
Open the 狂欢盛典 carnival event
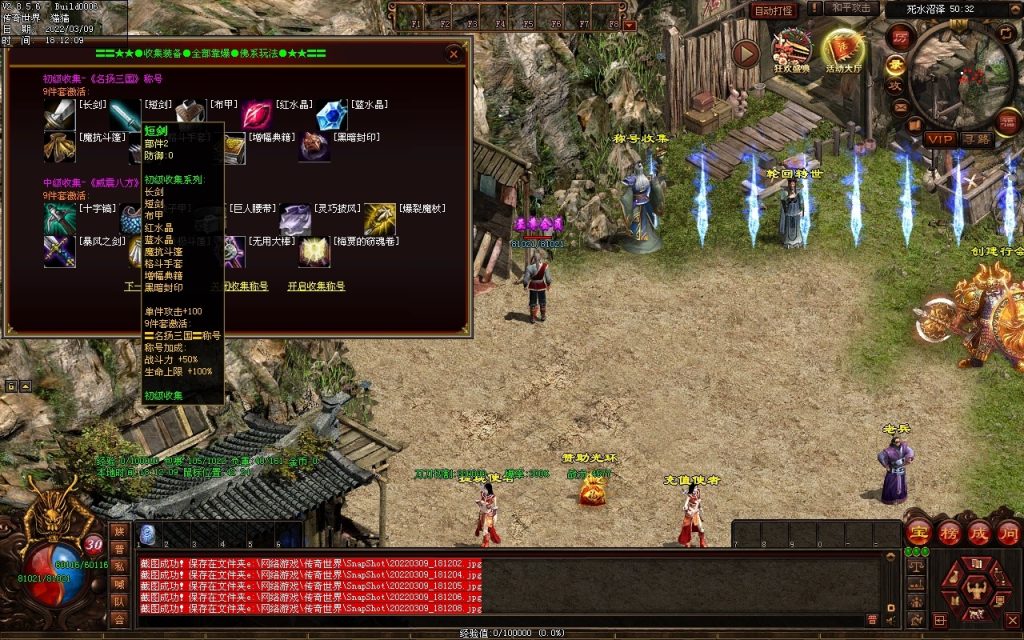(793, 50)
